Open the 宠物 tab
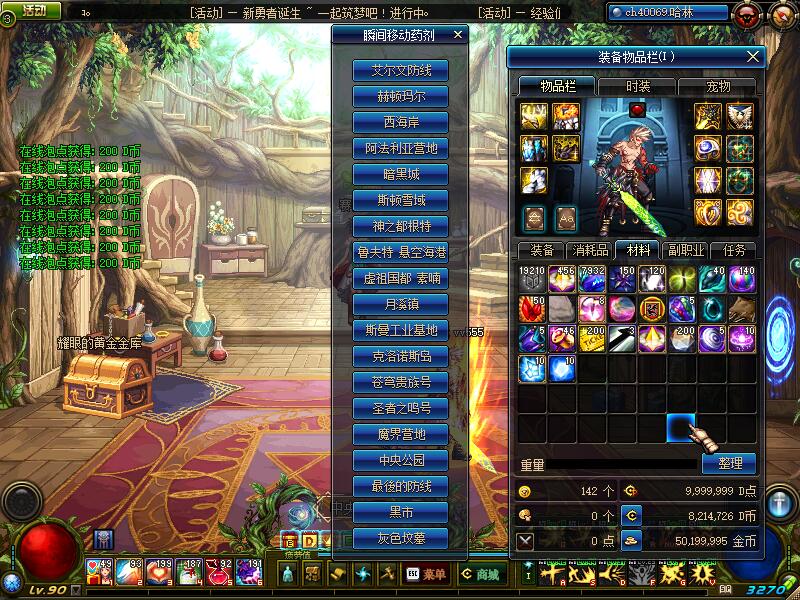800x600 pixels. click(x=718, y=87)
